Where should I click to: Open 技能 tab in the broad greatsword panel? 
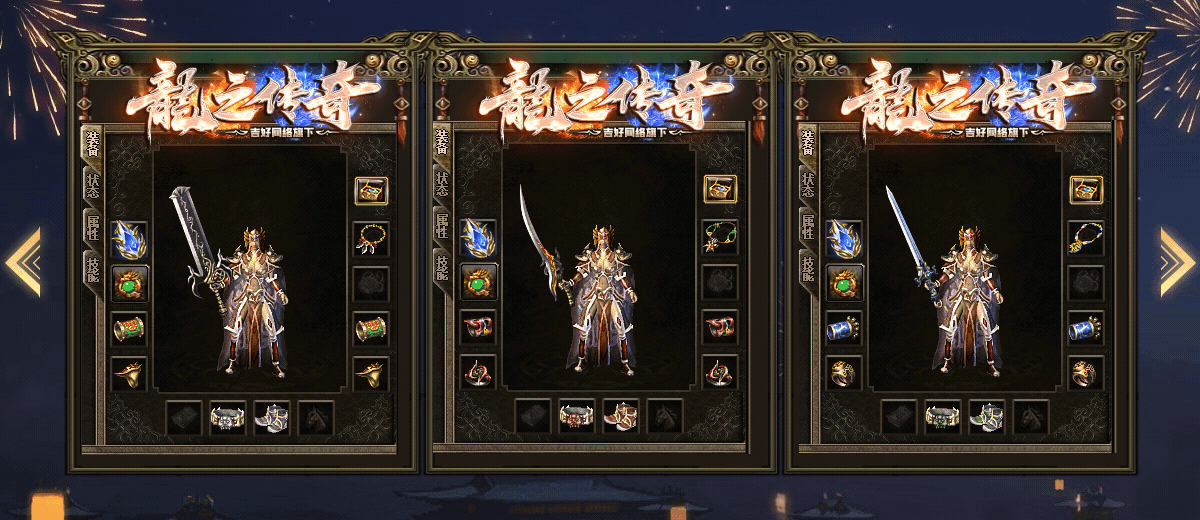[92, 266]
